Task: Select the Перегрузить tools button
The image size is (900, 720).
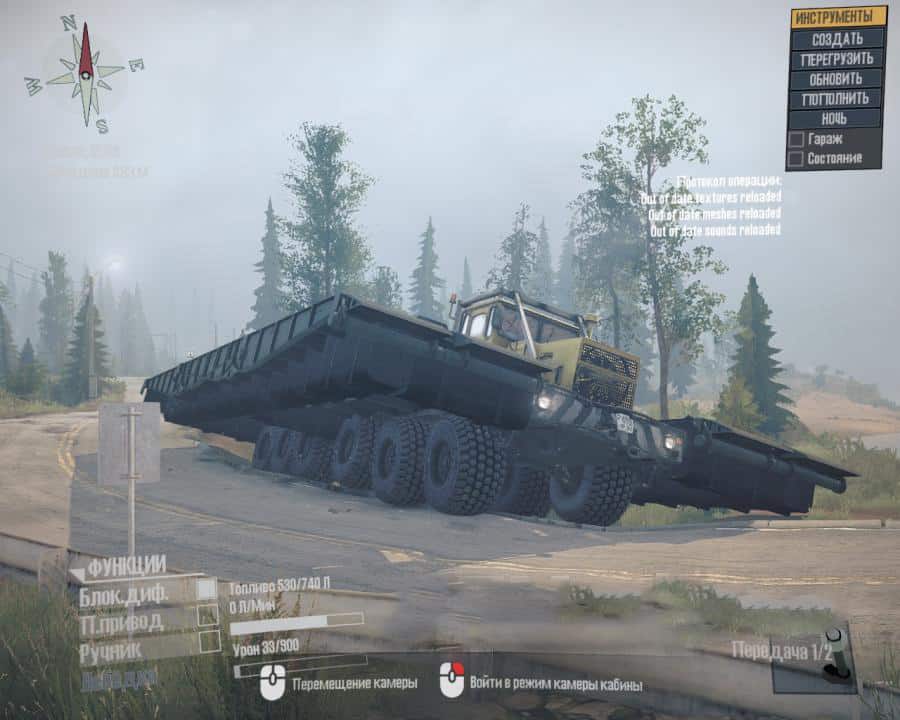Action: tap(837, 59)
